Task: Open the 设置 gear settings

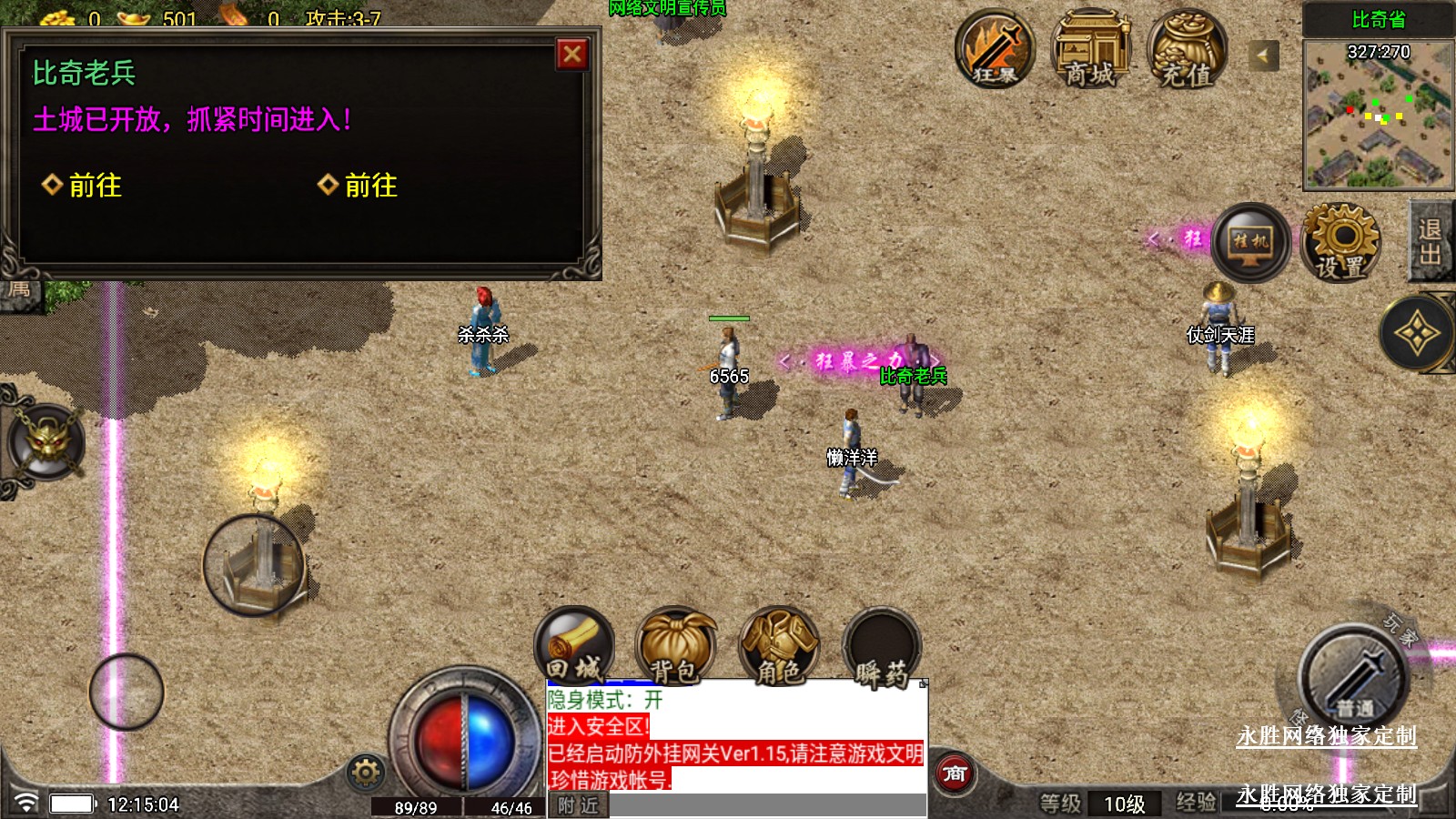Action: [x=1340, y=241]
